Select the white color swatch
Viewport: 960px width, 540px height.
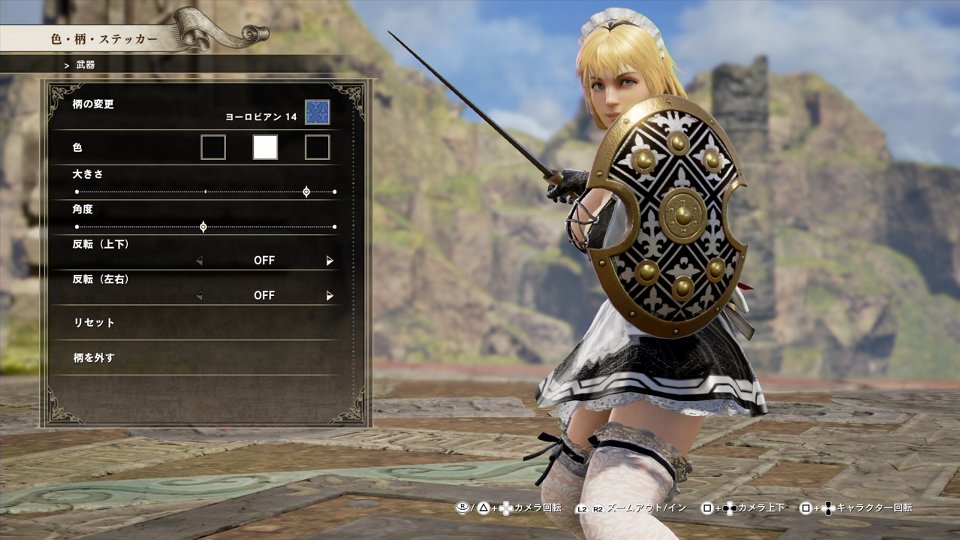(265, 148)
